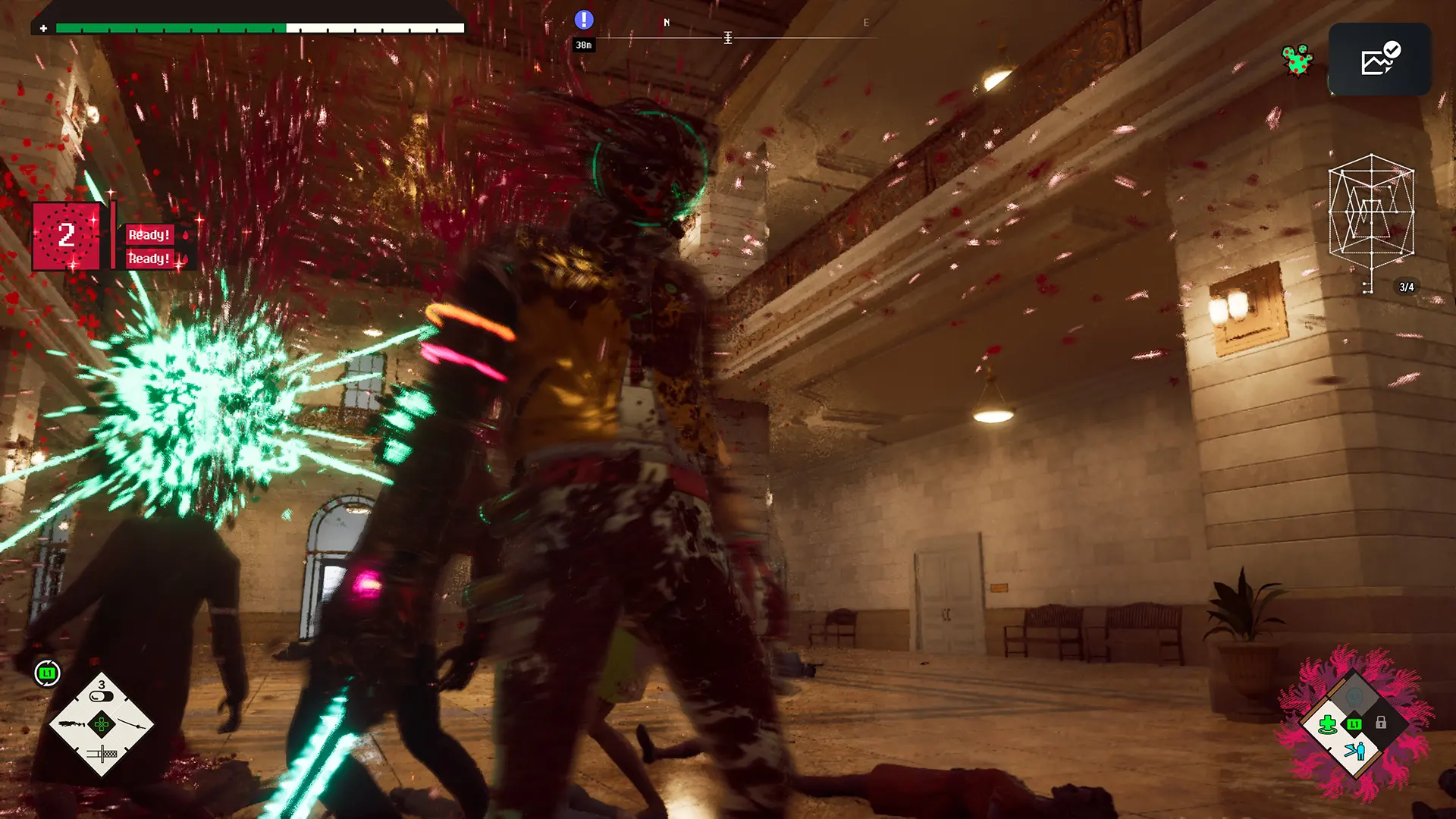Choose the thin spear weapon slot
The height and width of the screenshot is (819, 1456).
pos(132,724)
